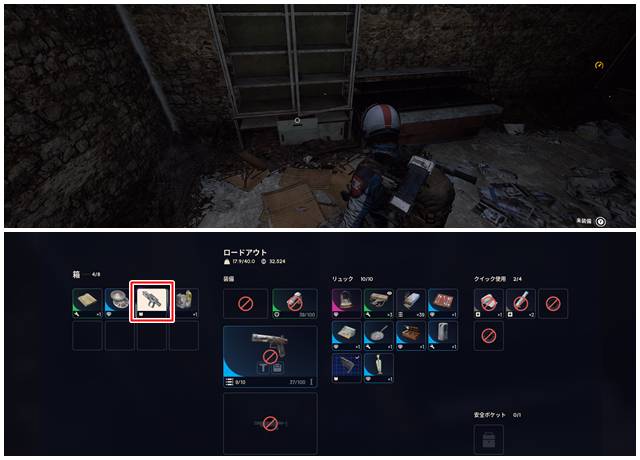Click the shield slot showing 38/100

tap(295, 302)
